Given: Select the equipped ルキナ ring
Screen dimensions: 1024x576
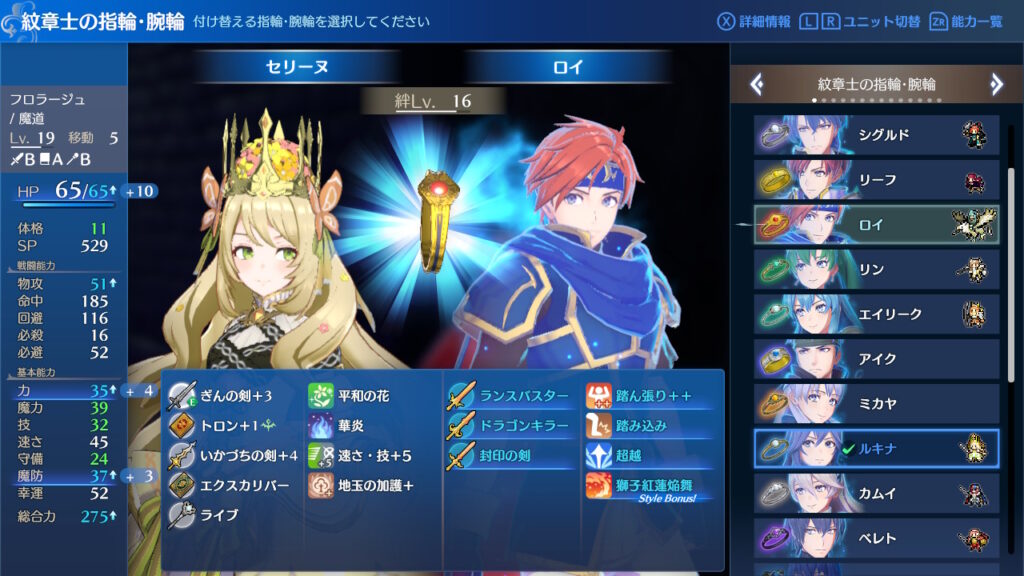Looking at the screenshot, I should click(x=876, y=449).
